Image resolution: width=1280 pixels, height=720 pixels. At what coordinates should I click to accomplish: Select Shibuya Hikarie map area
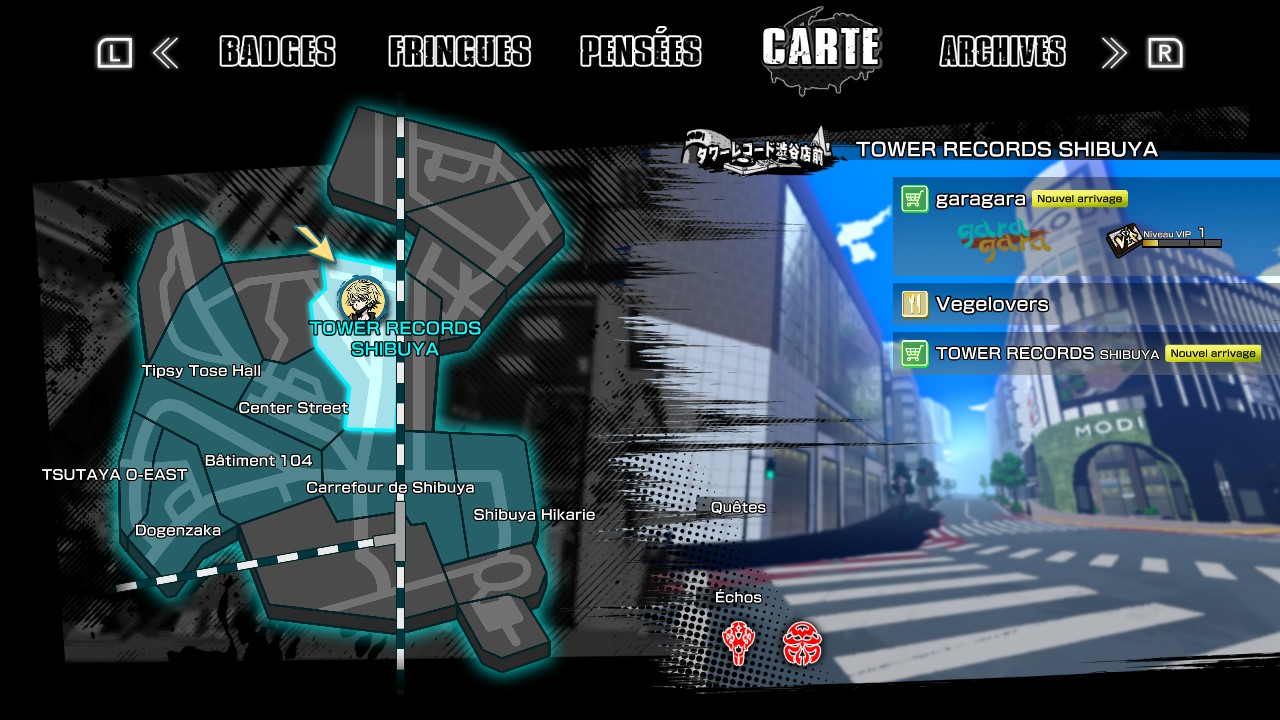534,515
